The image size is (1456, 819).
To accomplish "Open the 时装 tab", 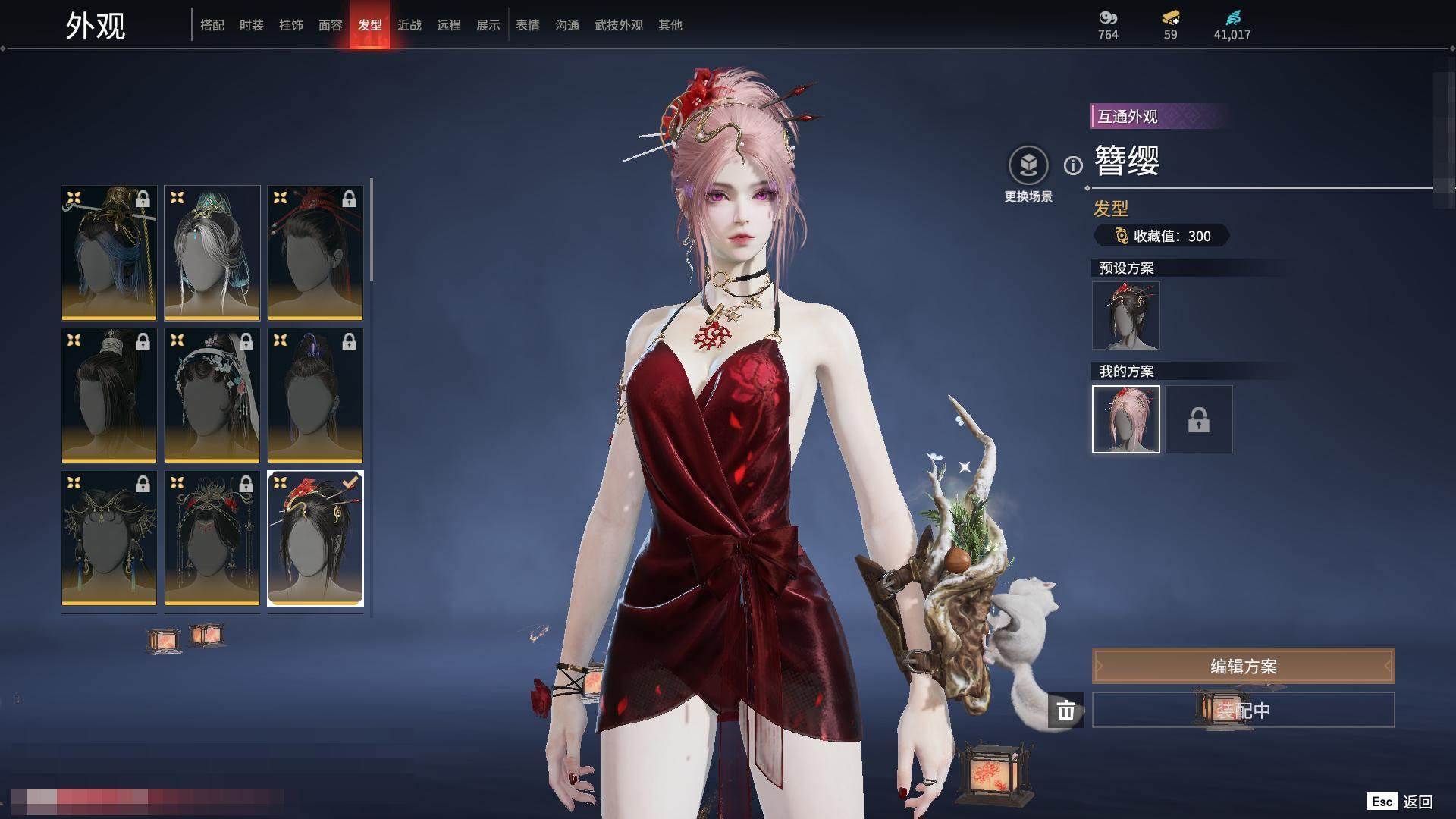I will pyautogui.click(x=252, y=25).
